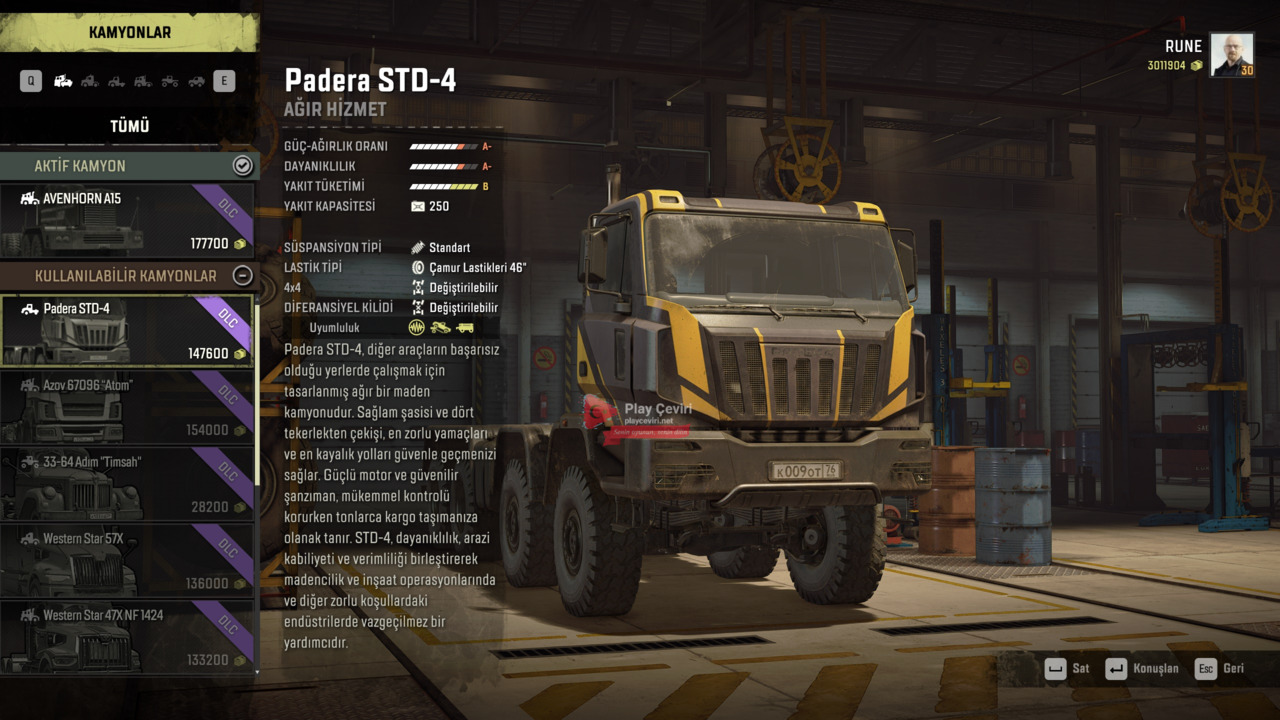Screen dimensions: 1280x720
Task: Open the RUNE player profile avatar
Action: point(1232,55)
